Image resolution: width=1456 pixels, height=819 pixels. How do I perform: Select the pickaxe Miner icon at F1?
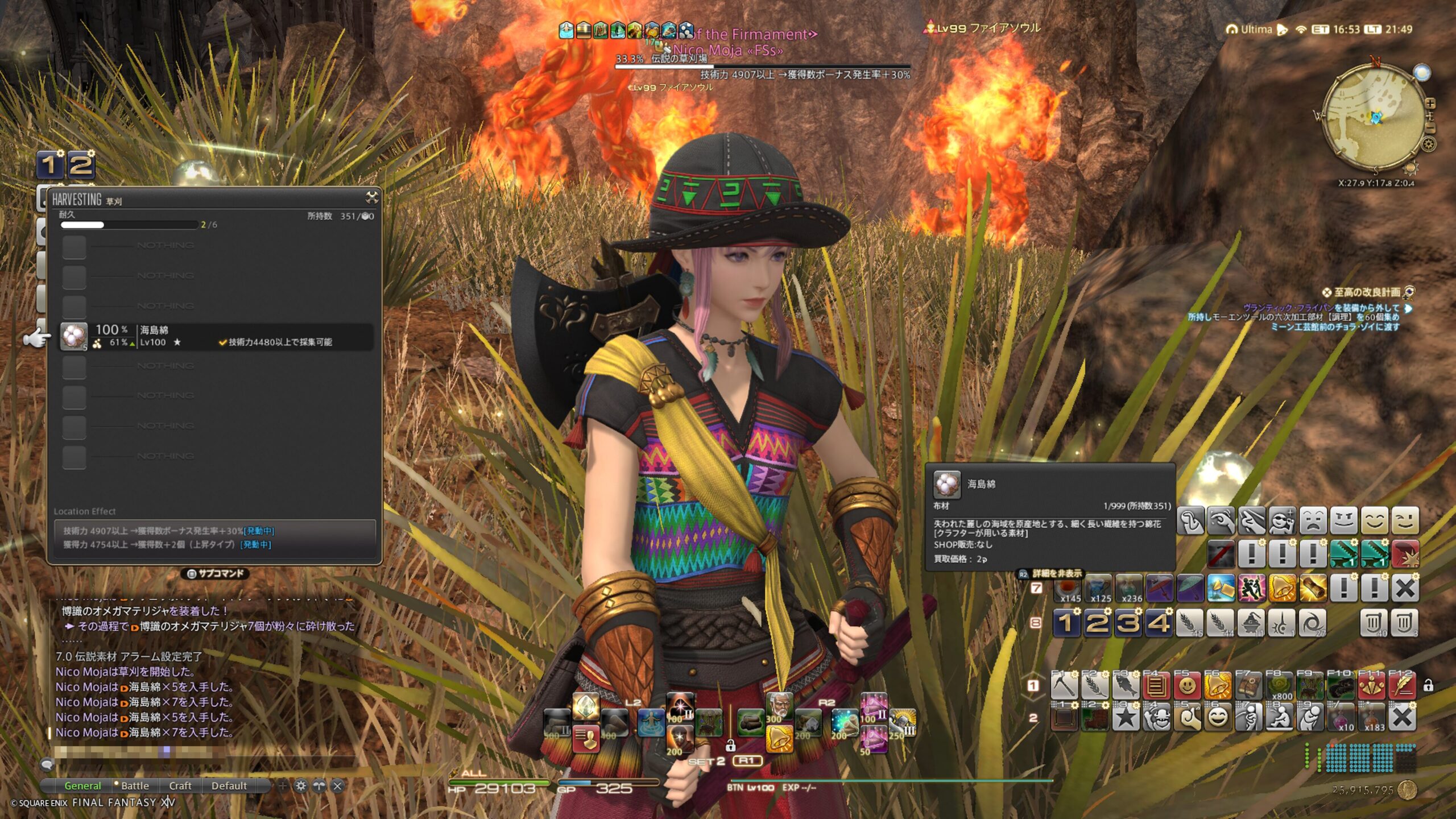[1064, 686]
